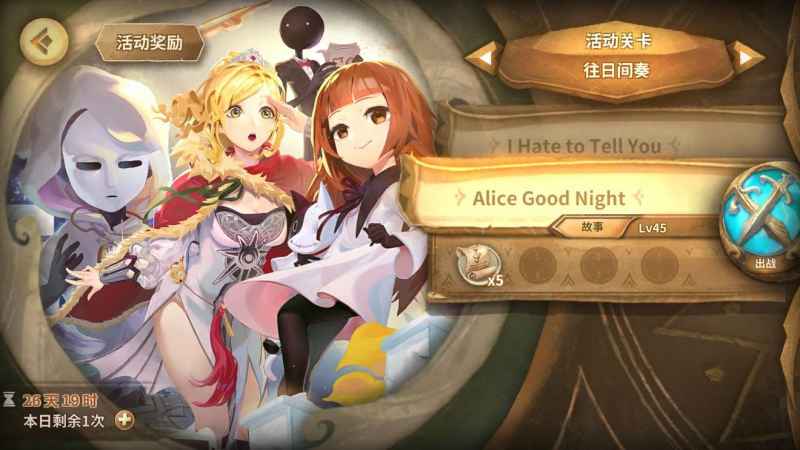This screenshot has width=800, height=450.
Task: Switch to the previous event stage category
Action: point(486,57)
